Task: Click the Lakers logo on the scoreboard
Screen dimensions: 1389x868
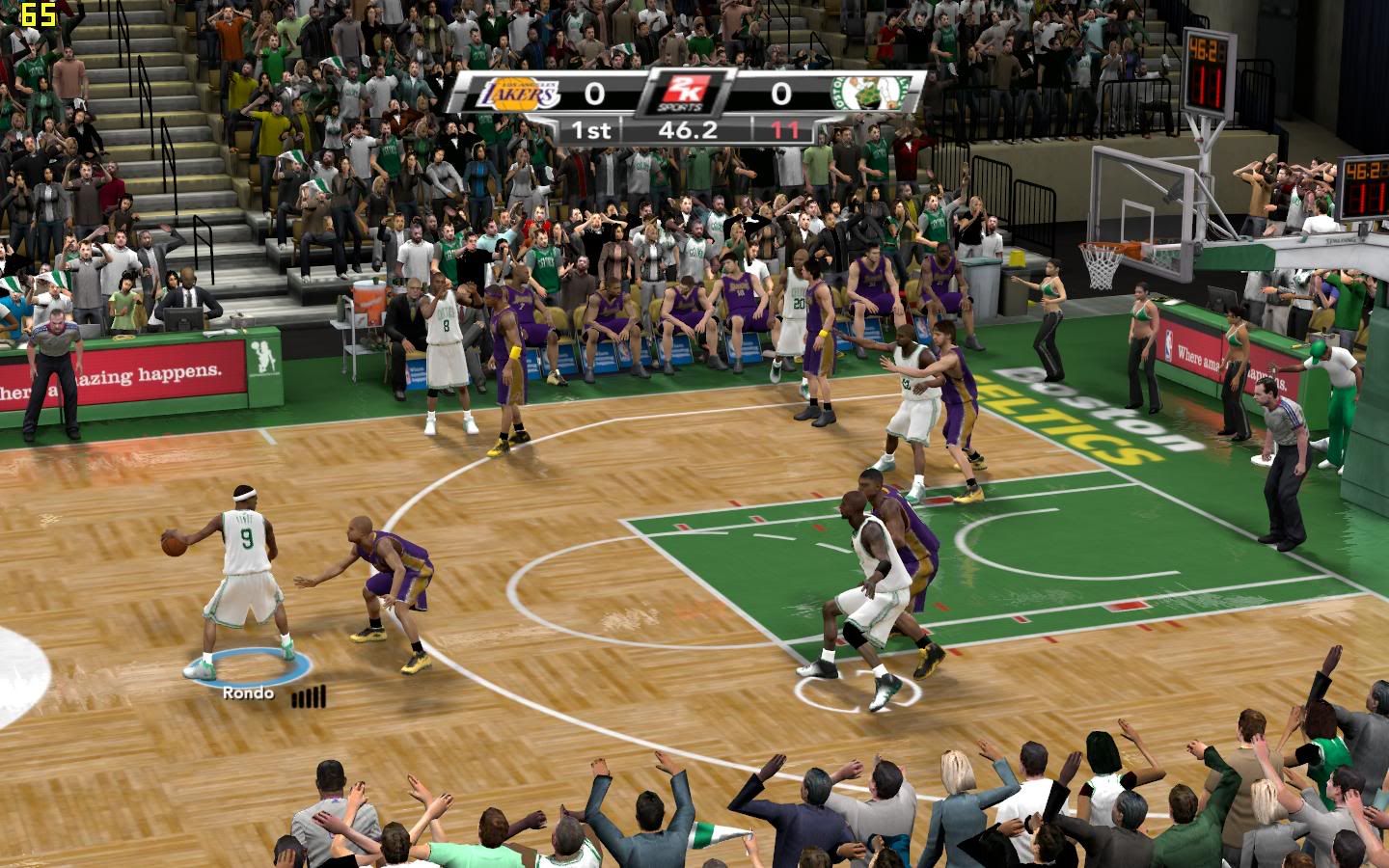Action: (519, 94)
